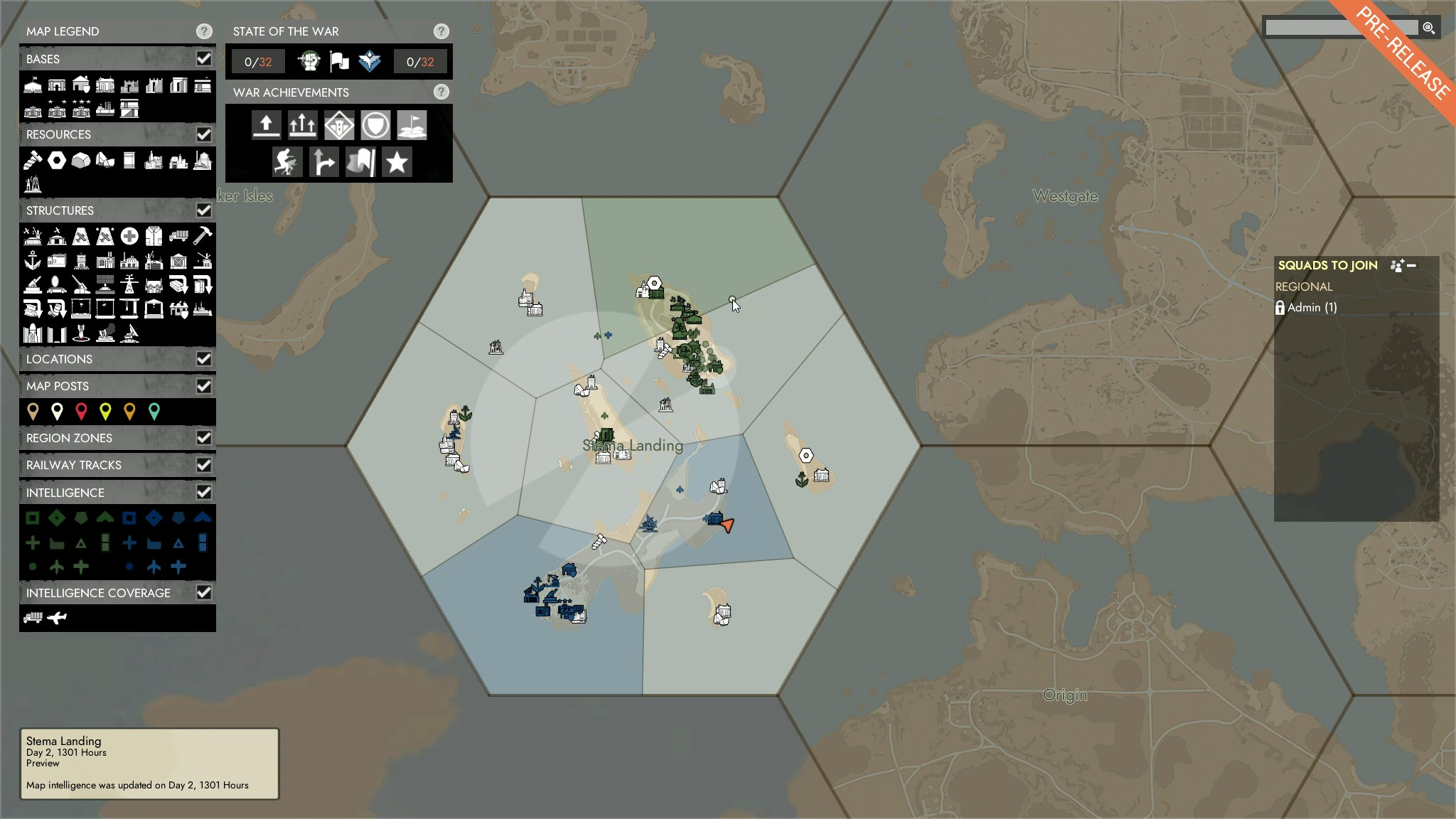Click the Warden faction emblem in State of War
1456x819 pixels.
point(370,62)
